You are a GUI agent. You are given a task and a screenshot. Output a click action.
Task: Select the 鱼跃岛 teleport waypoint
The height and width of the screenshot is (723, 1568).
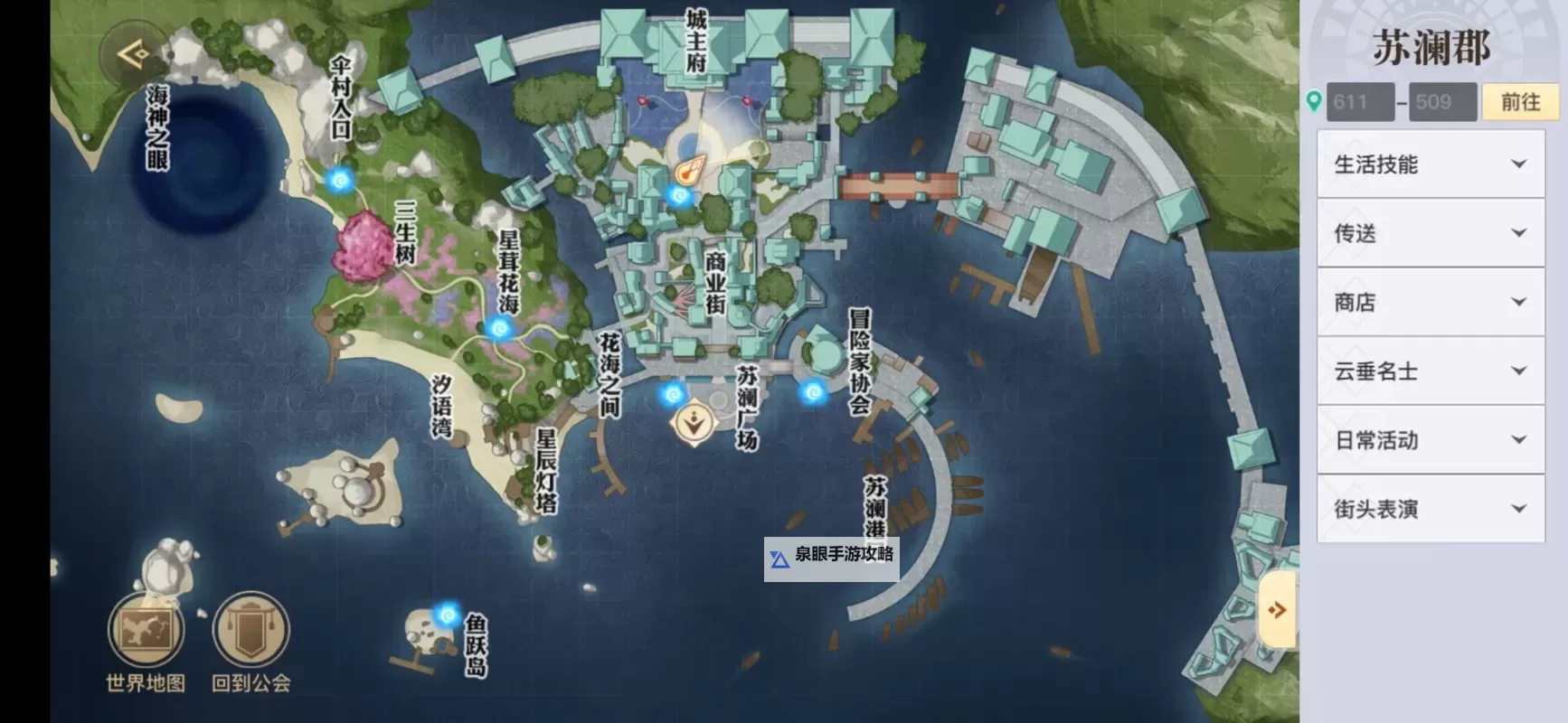447,615
